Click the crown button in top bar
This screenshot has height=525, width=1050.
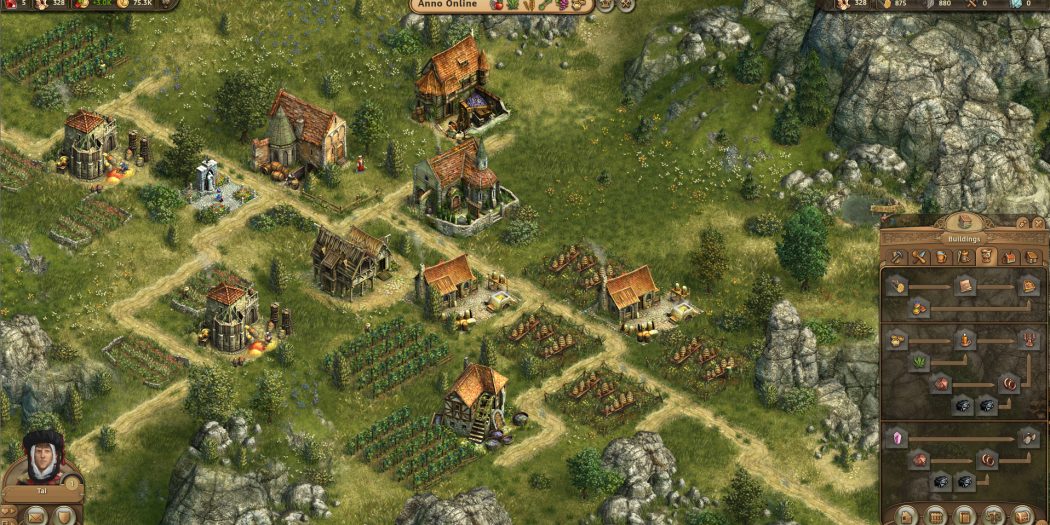607,5
